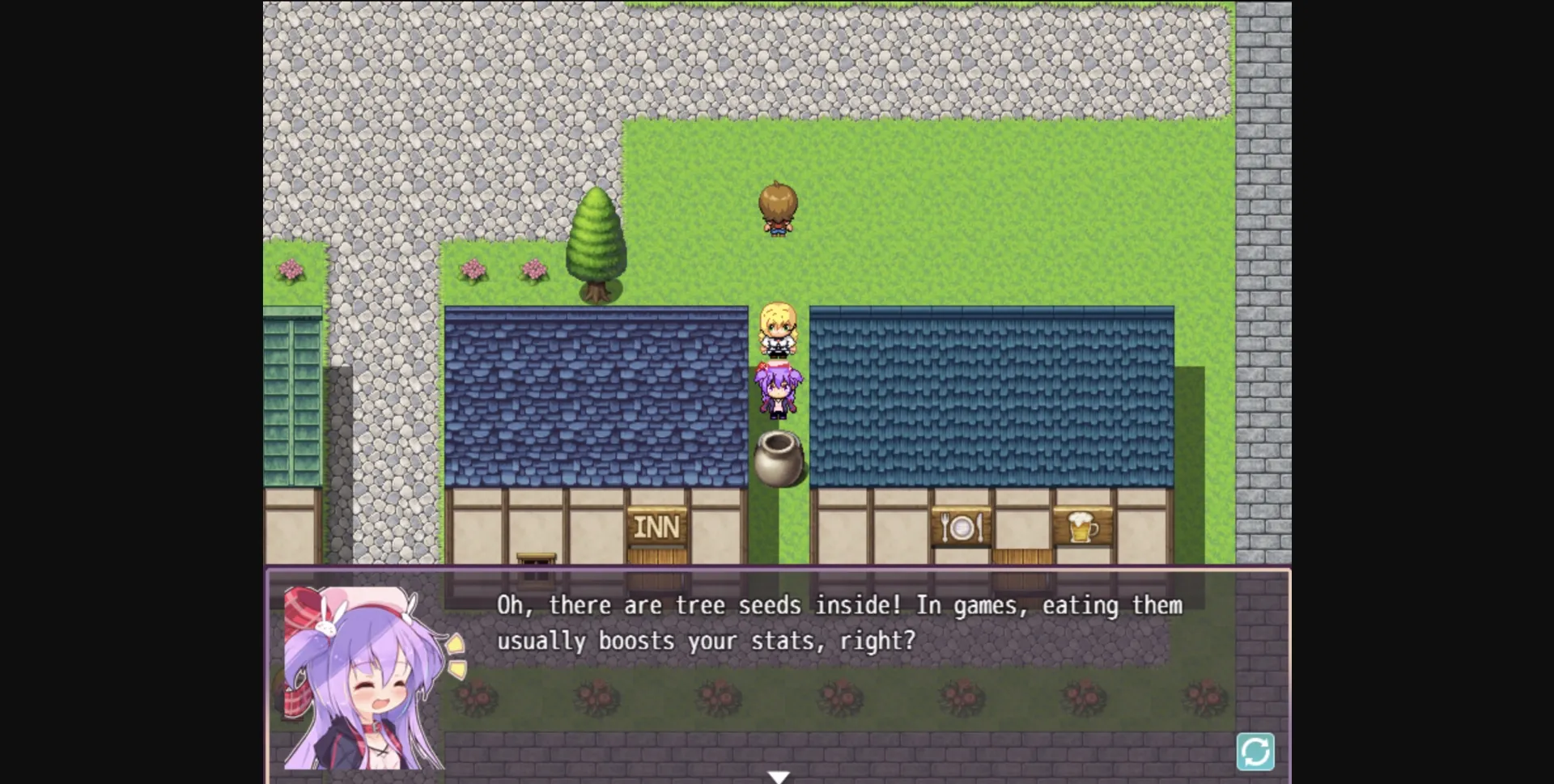Screen dimensions: 1554x784
Task: Click the beer mug tavern sign
Action: coord(1082,527)
